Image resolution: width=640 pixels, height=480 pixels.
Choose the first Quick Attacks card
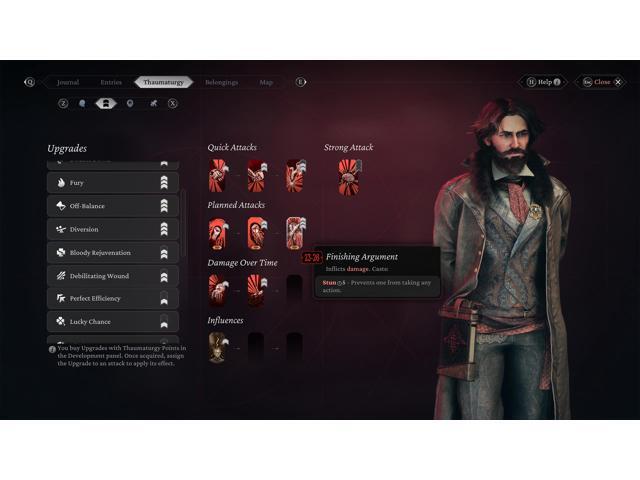(218, 176)
